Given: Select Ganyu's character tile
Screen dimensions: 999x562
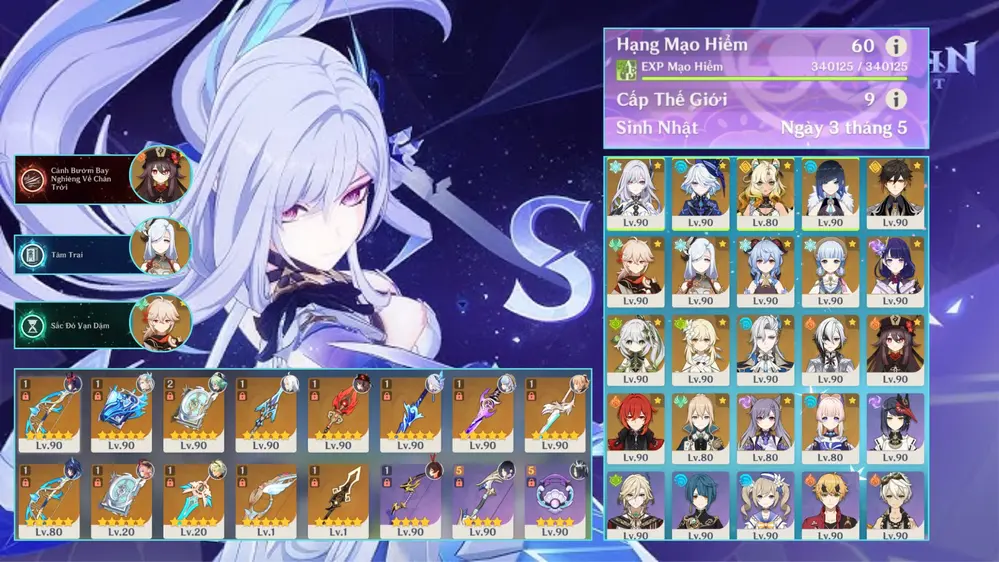Looking at the screenshot, I should pos(765,266).
